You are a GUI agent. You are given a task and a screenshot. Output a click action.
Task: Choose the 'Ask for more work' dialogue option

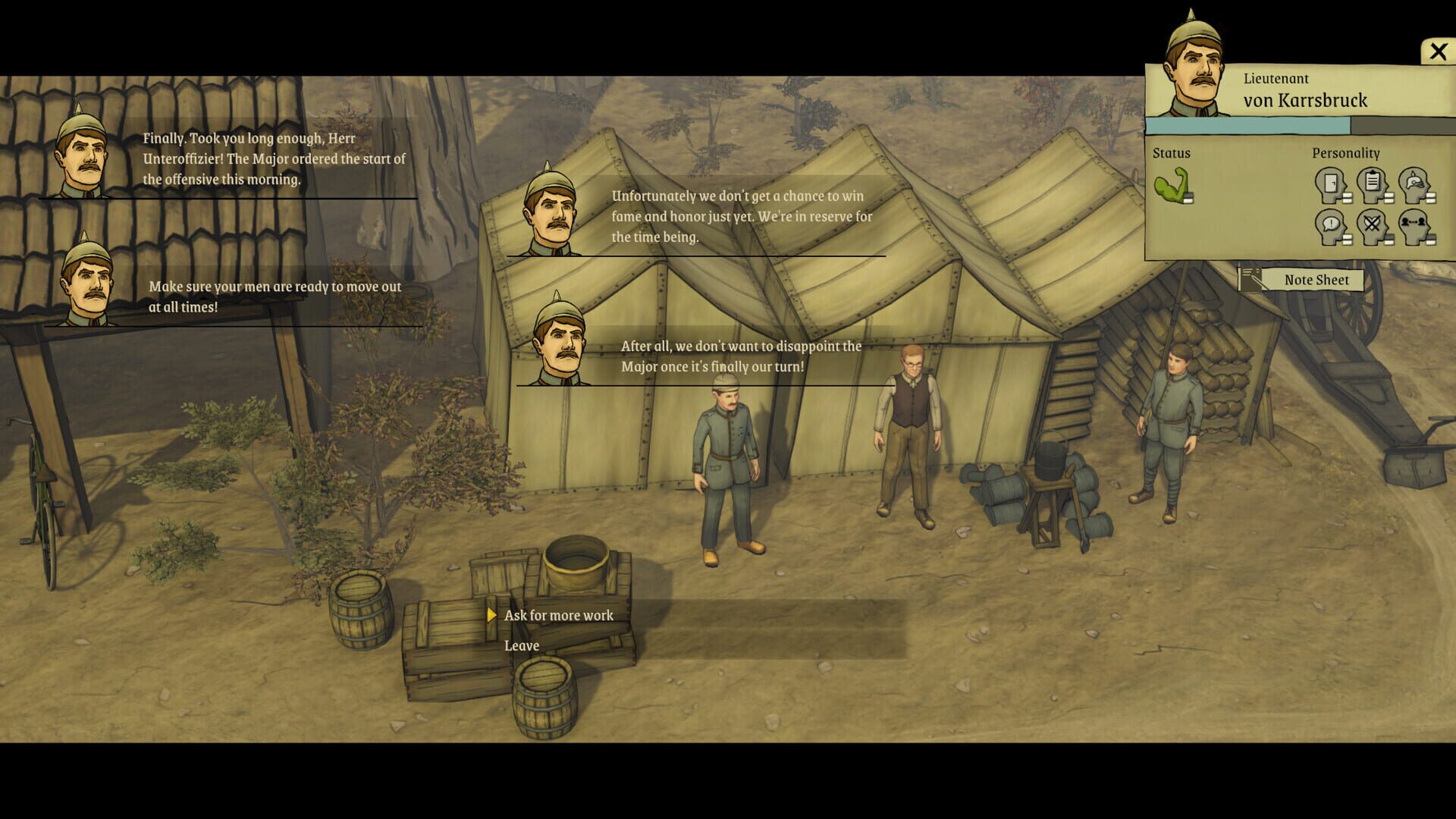click(559, 615)
